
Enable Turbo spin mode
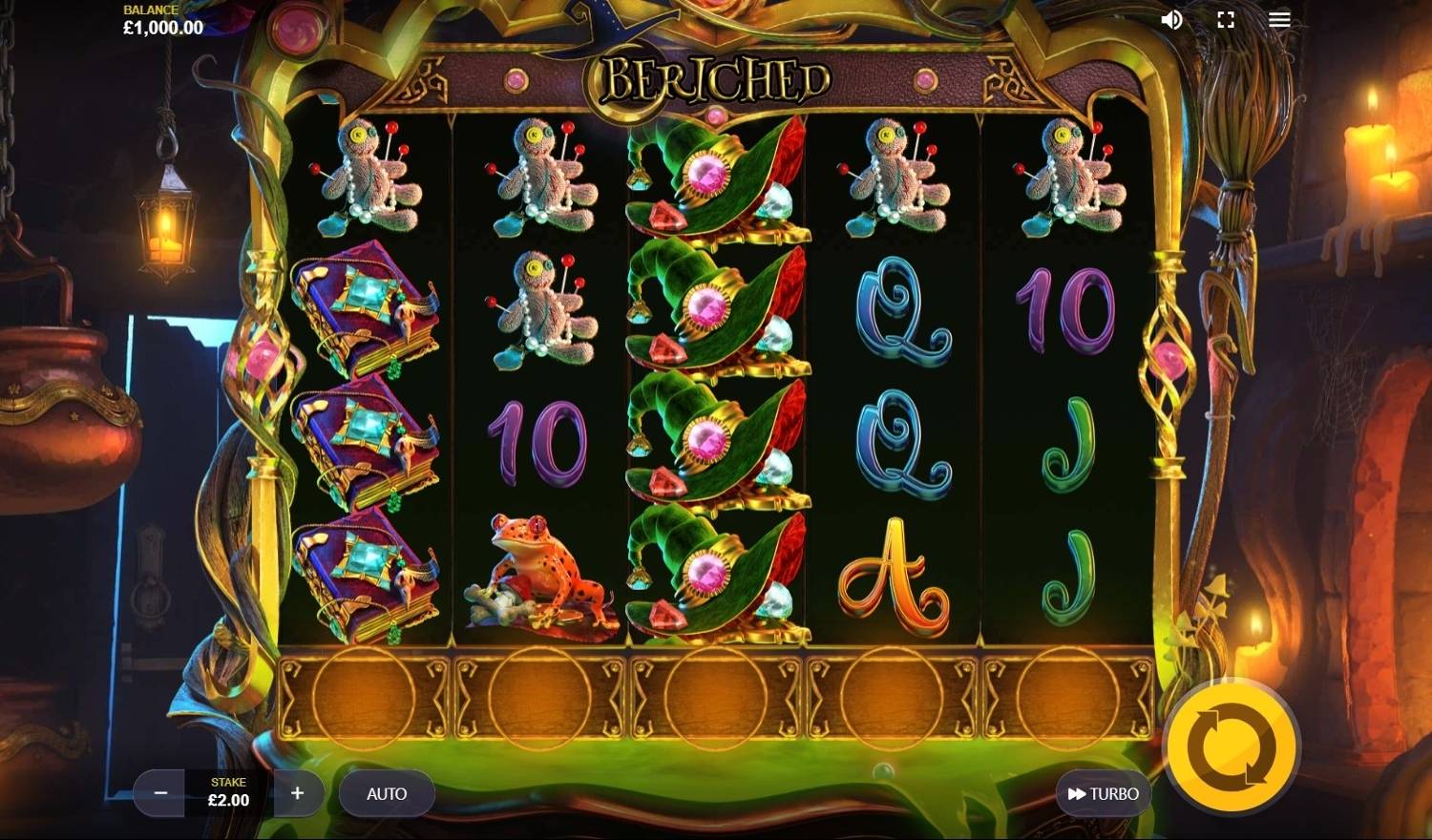pos(1103,793)
